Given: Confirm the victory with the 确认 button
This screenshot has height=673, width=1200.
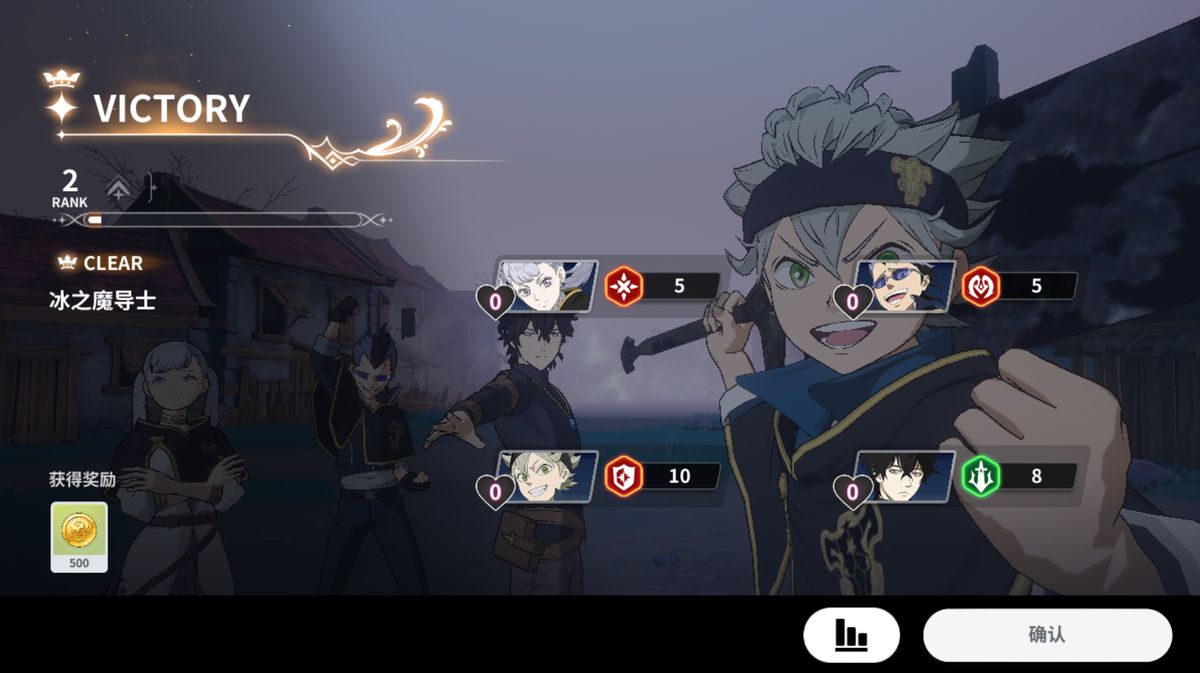Looking at the screenshot, I should coord(1046,635).
